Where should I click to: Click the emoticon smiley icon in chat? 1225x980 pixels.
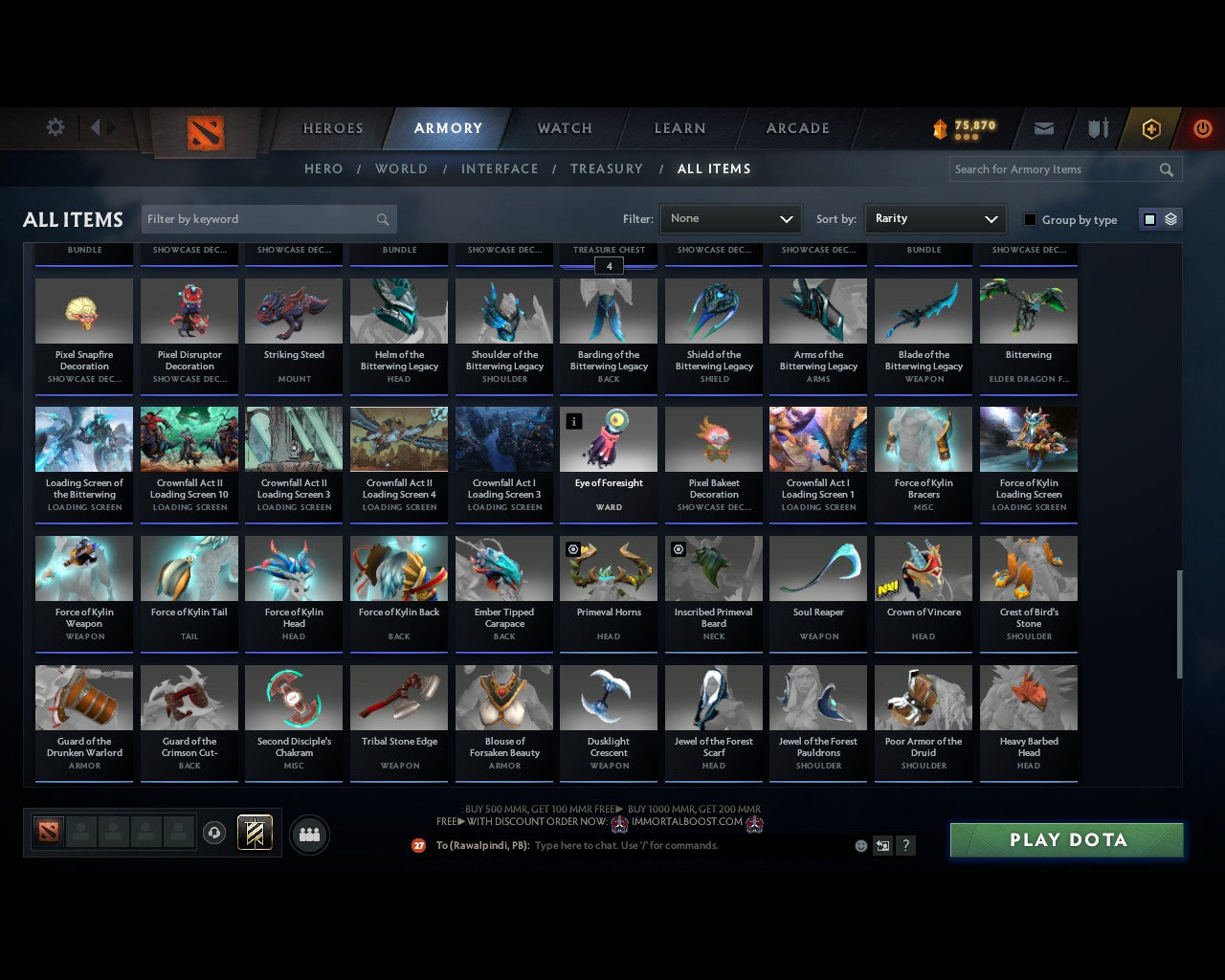(x=858, y=845)
